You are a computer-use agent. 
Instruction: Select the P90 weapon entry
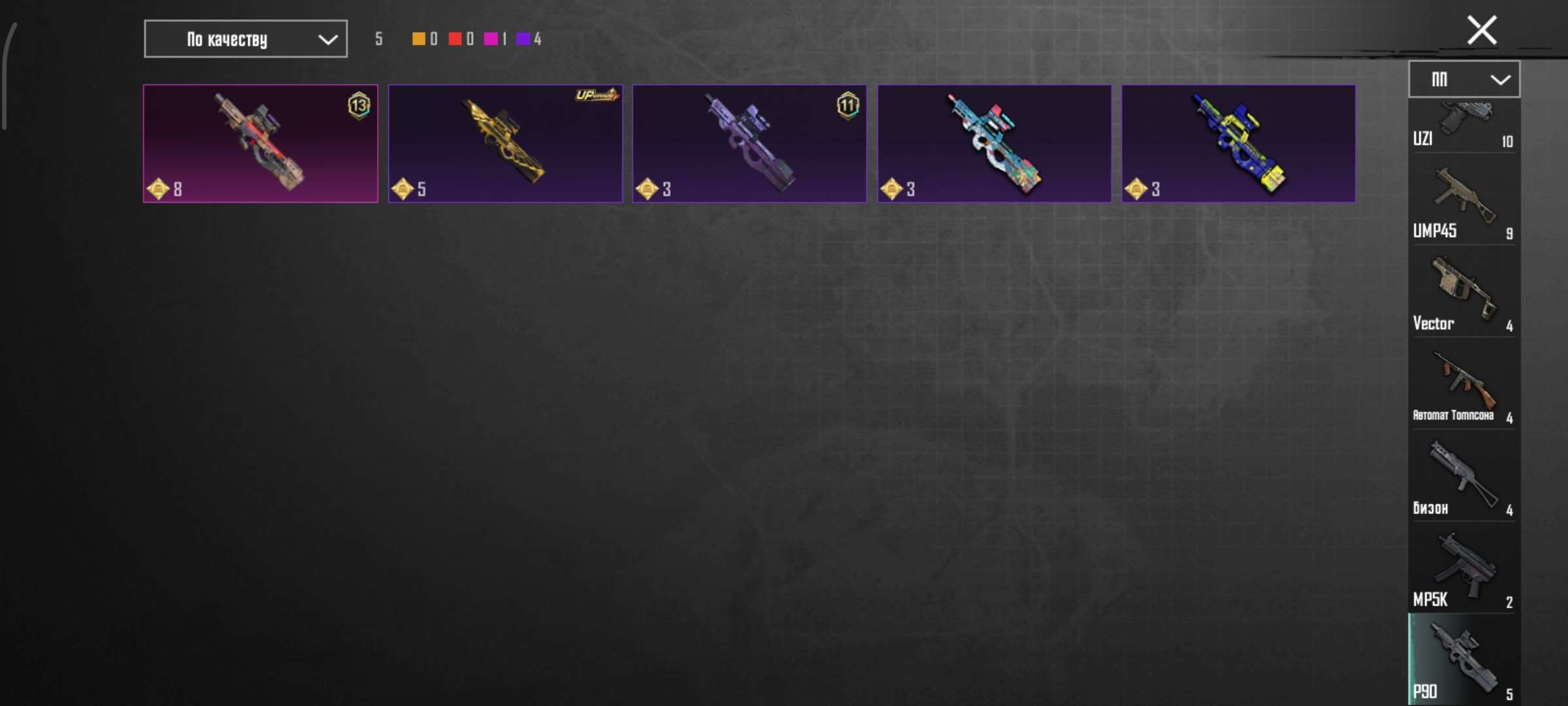pos(1463,662)
